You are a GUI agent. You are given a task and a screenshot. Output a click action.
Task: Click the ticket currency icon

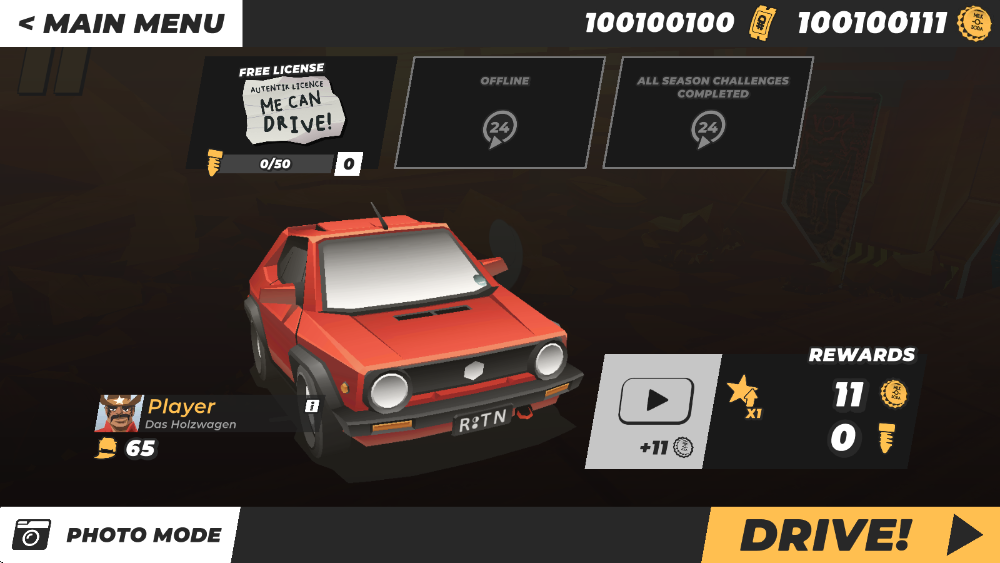761,23
